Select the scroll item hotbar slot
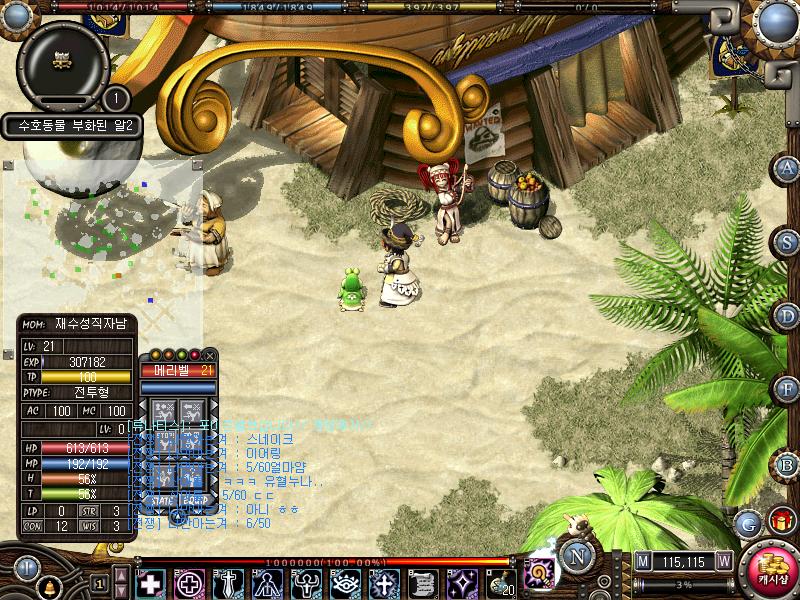Screen dimensions: 800x600 [423, 583]
